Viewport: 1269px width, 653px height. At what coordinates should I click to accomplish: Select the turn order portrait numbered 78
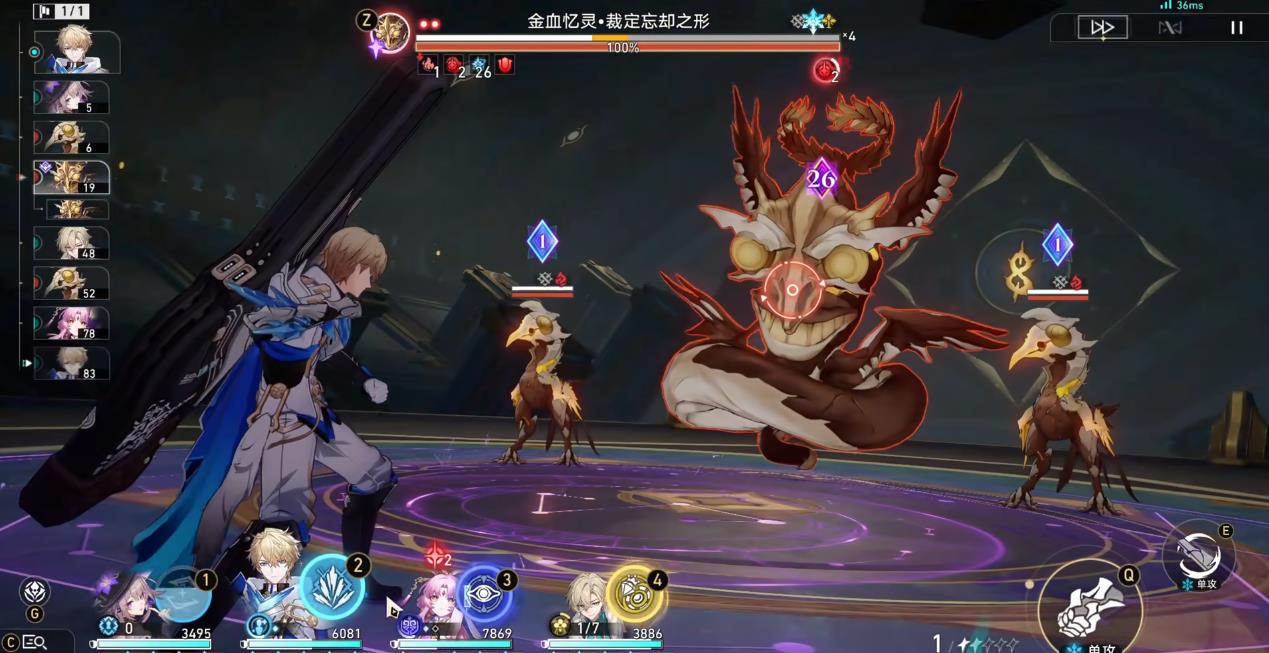(72, 324)
